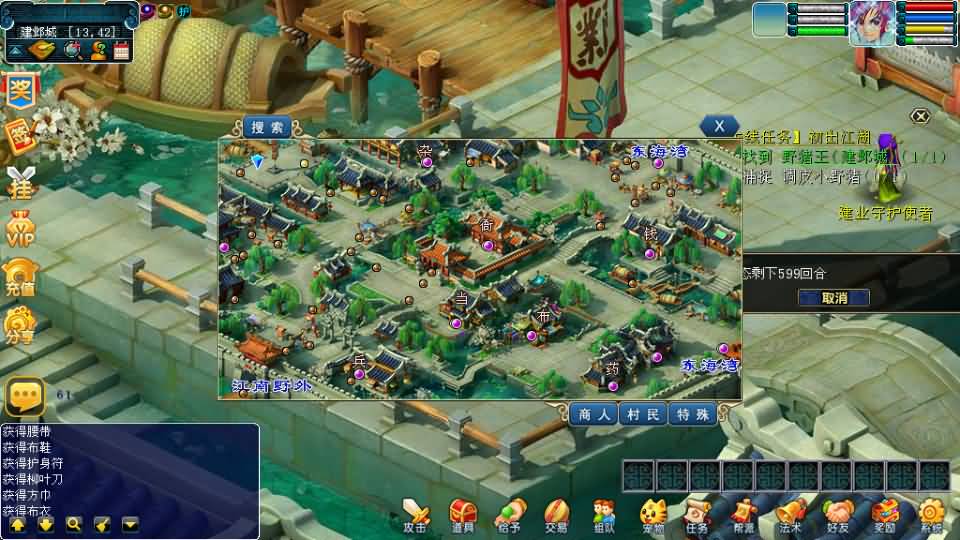
Task: Open the 任务 quest scroll
Action: point(697,515)
